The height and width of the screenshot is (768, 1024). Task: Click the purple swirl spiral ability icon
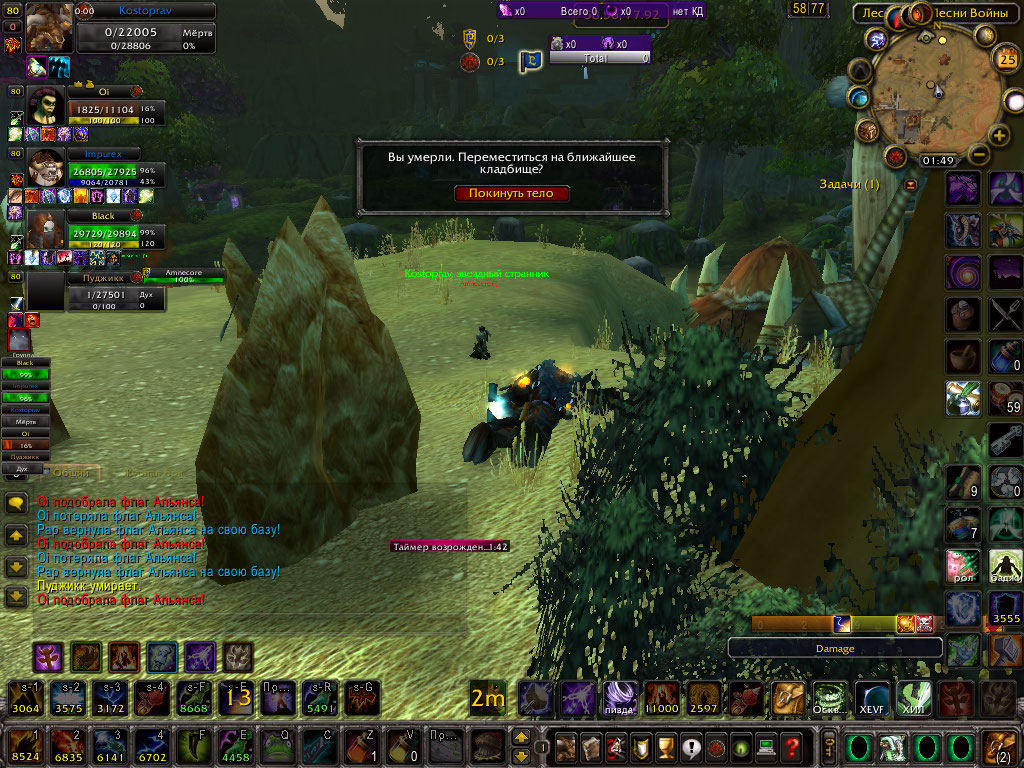tap(963, 272)
